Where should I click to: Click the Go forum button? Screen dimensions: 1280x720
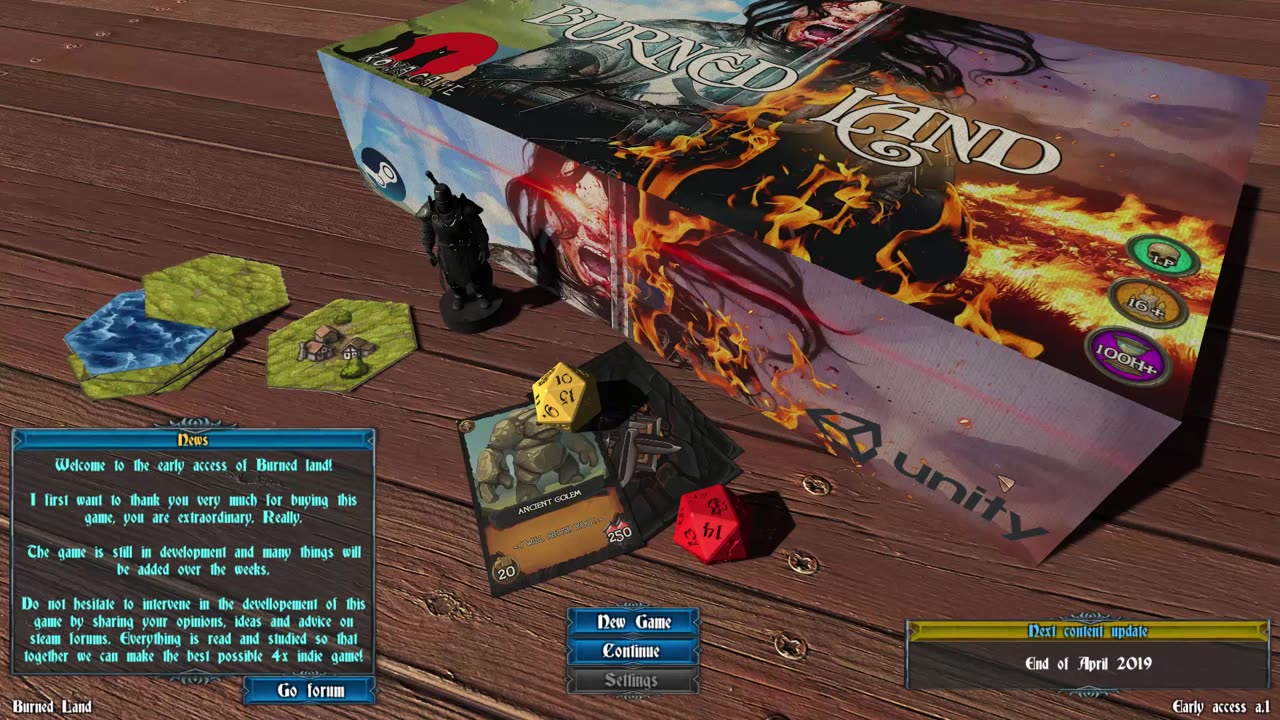coord(310,690)
